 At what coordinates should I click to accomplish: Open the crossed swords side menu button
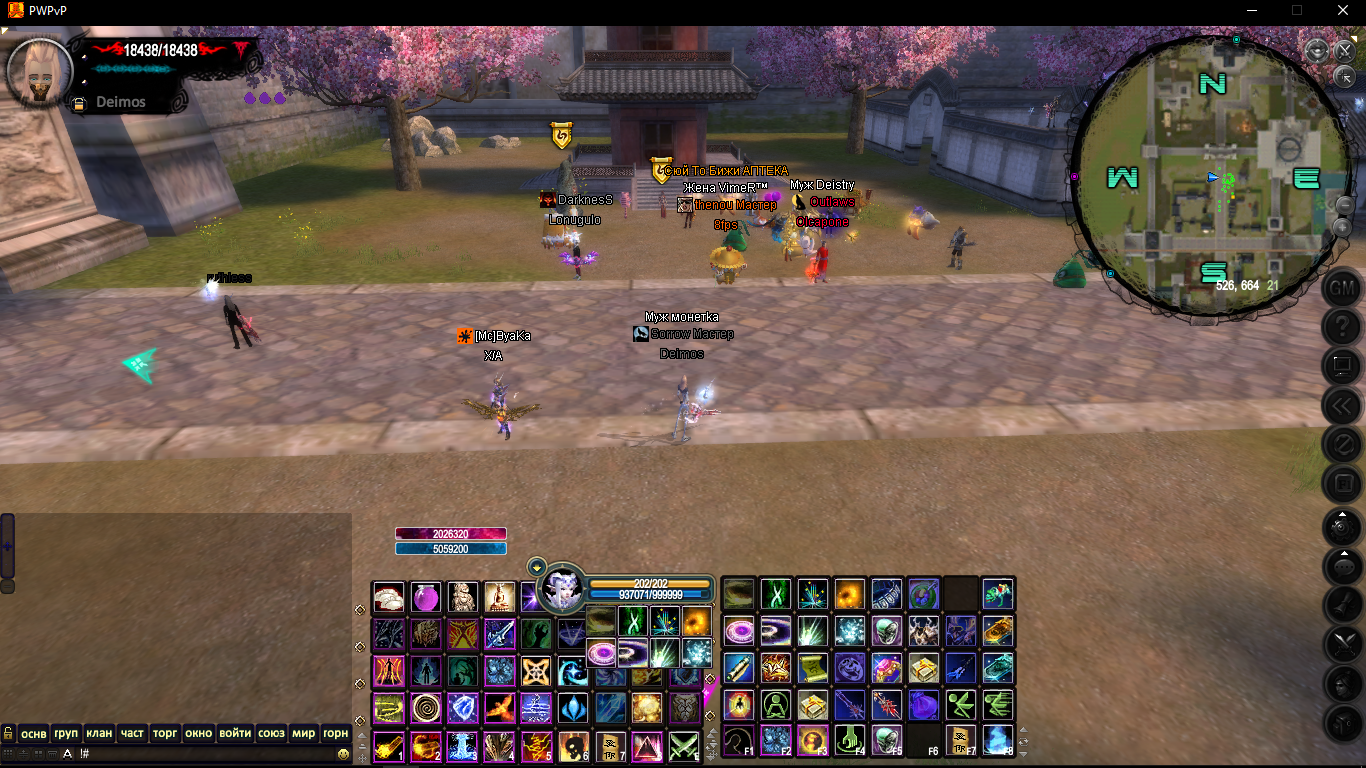tap(1341, 644)
